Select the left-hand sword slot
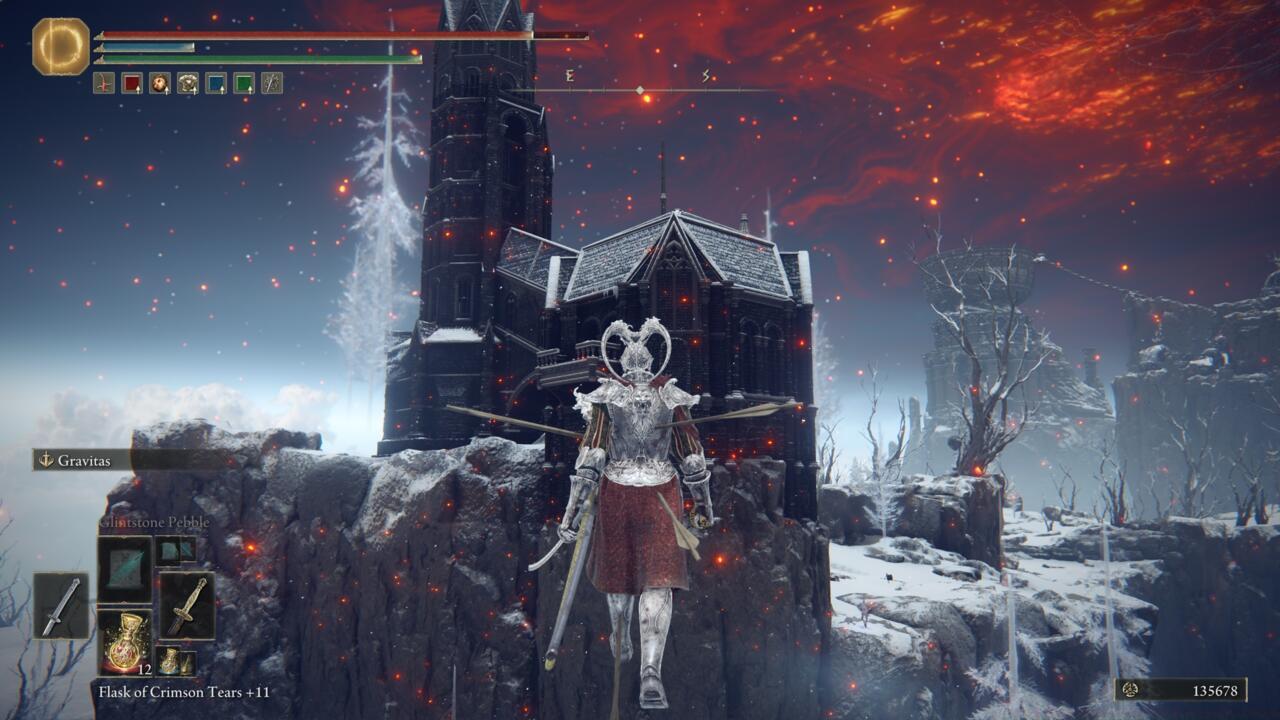The image size is (1280, 720). (x=61, y=605)
